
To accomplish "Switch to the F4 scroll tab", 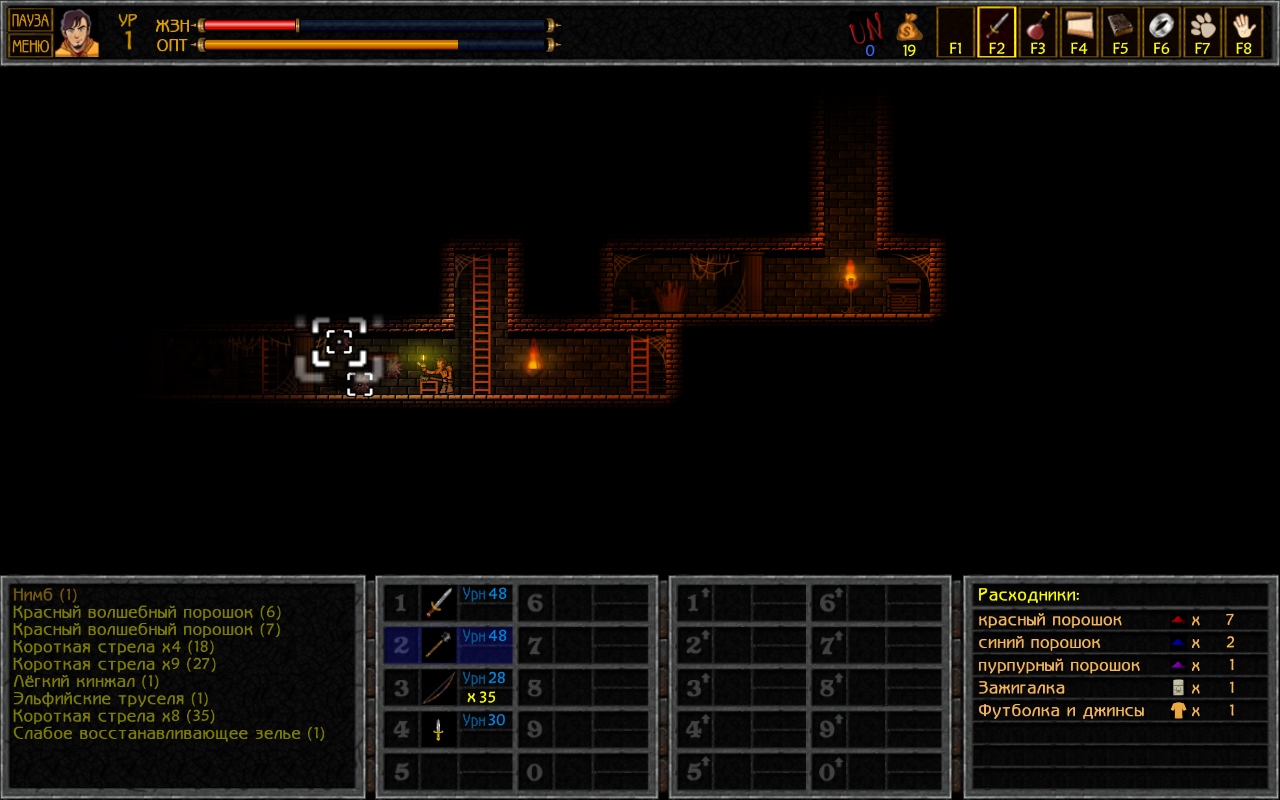I will pos(1078,32).
